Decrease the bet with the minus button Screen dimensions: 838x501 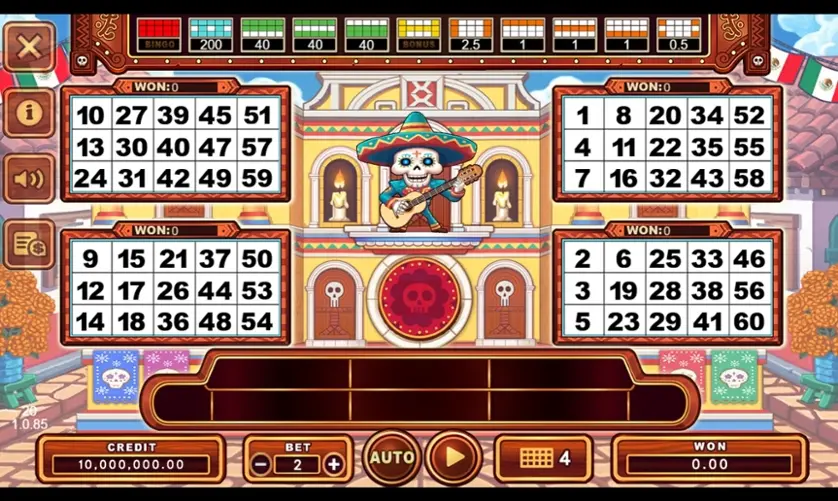click(x=260, y=464)
